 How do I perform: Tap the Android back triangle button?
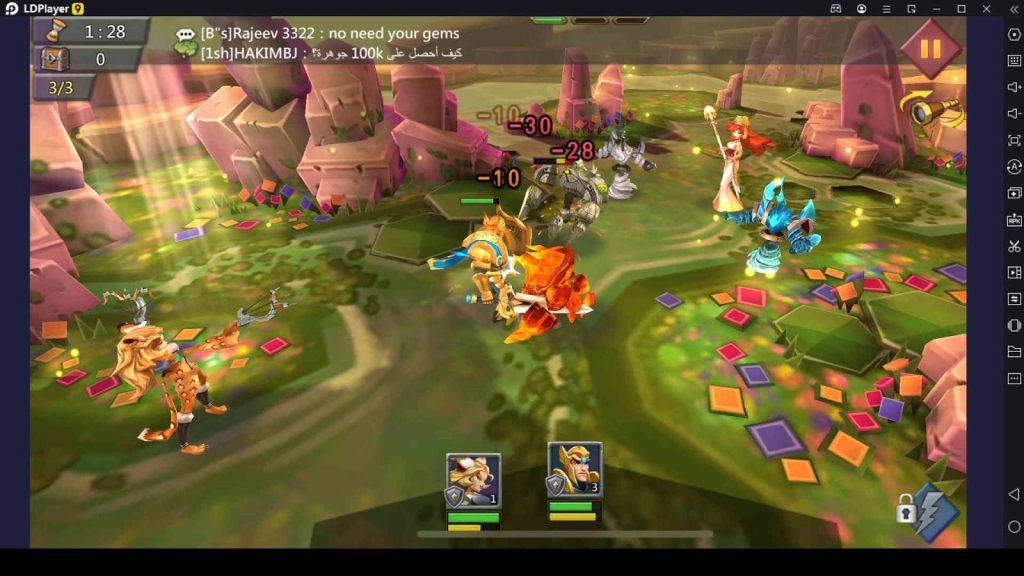click(x=1014, y=495)
